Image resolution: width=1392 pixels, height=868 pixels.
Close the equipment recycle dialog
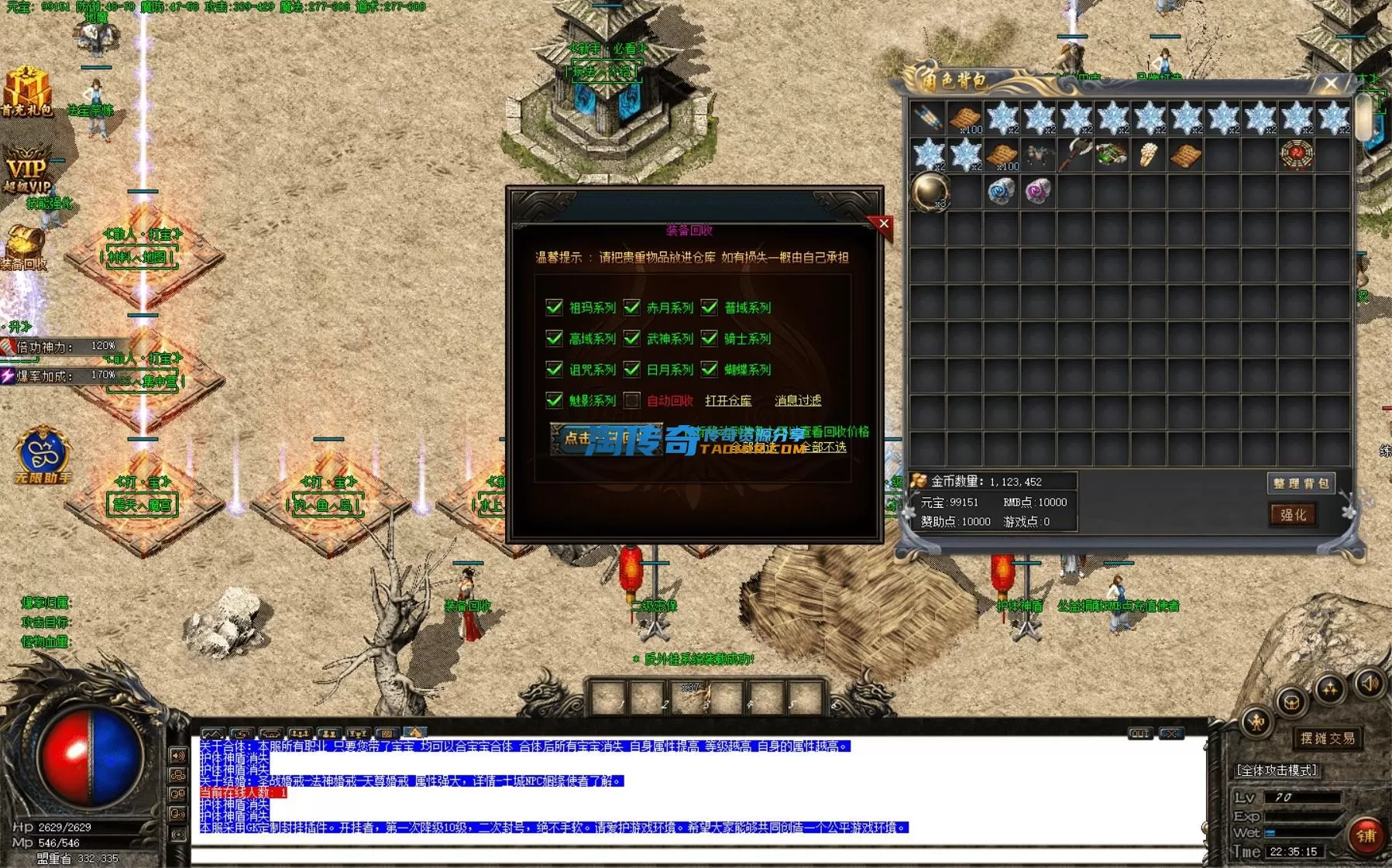click(883, 224)
